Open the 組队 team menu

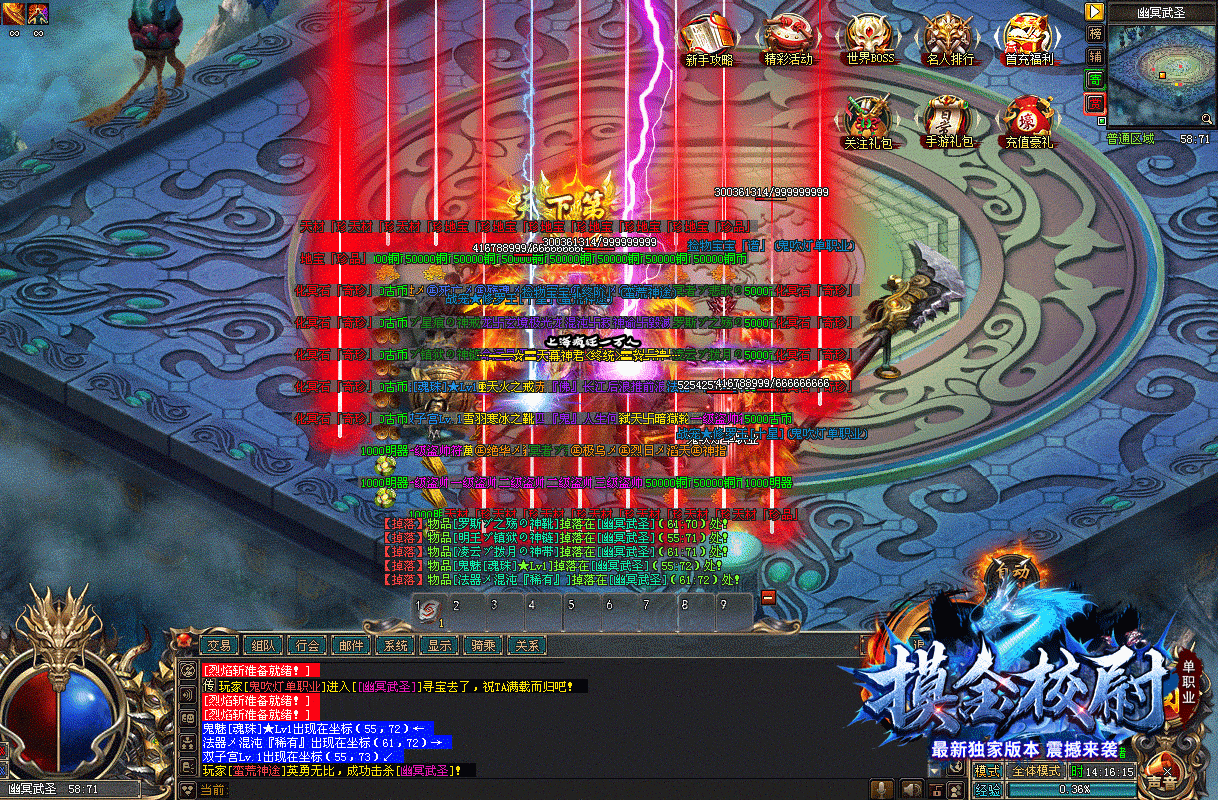coord(264,646)
